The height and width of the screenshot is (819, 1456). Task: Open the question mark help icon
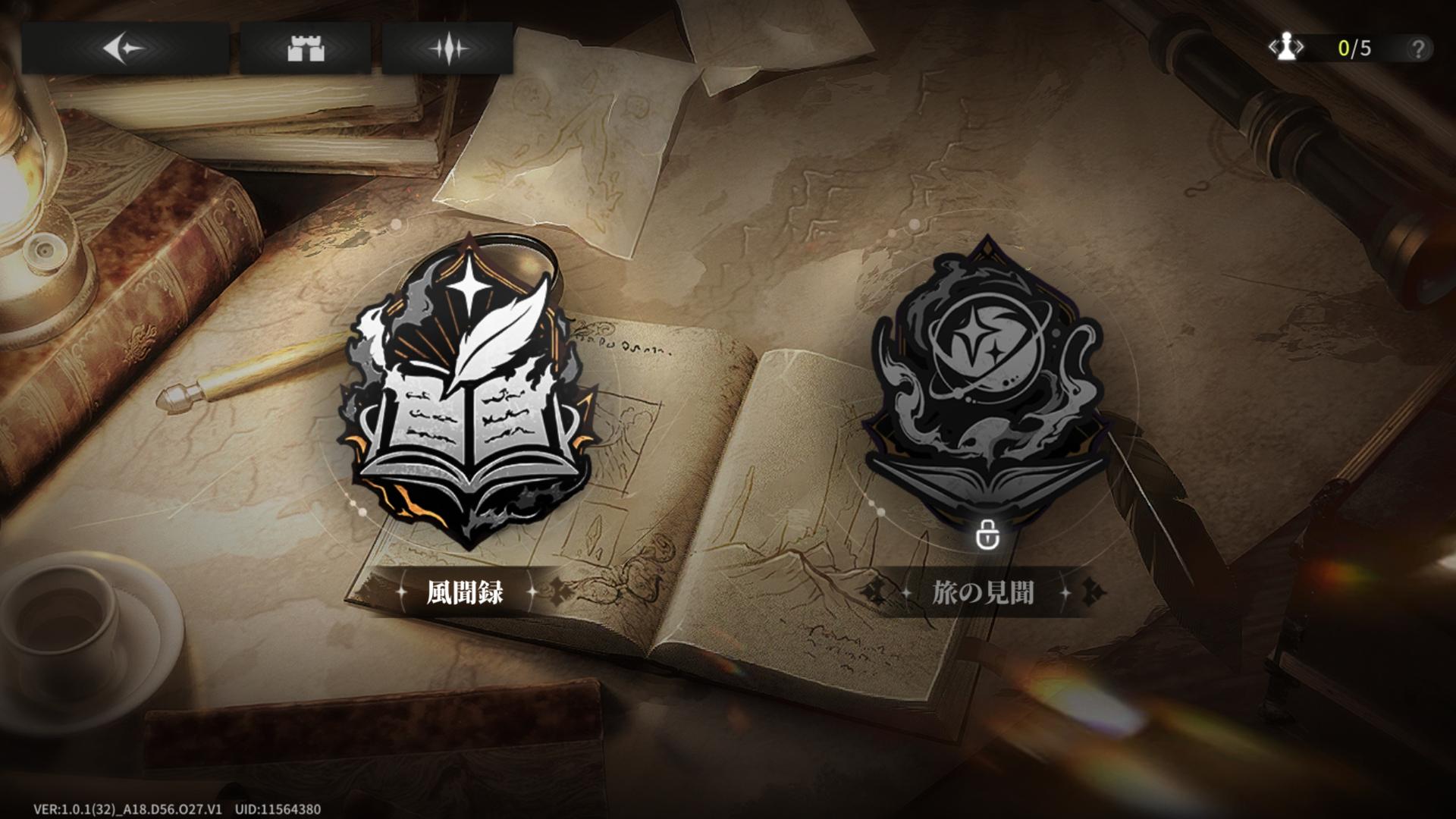[1417, 49]
